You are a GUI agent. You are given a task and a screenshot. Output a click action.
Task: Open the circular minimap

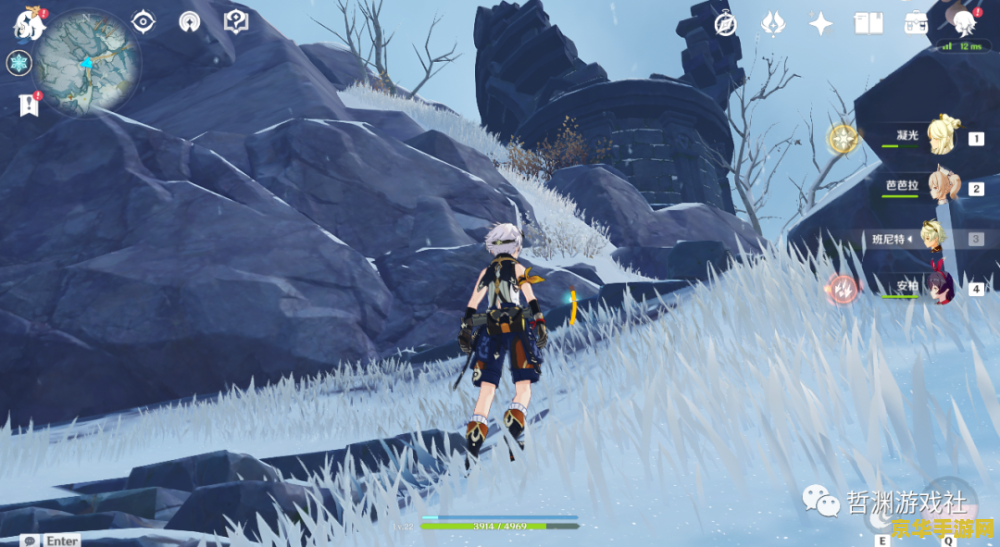click(86, 60)
